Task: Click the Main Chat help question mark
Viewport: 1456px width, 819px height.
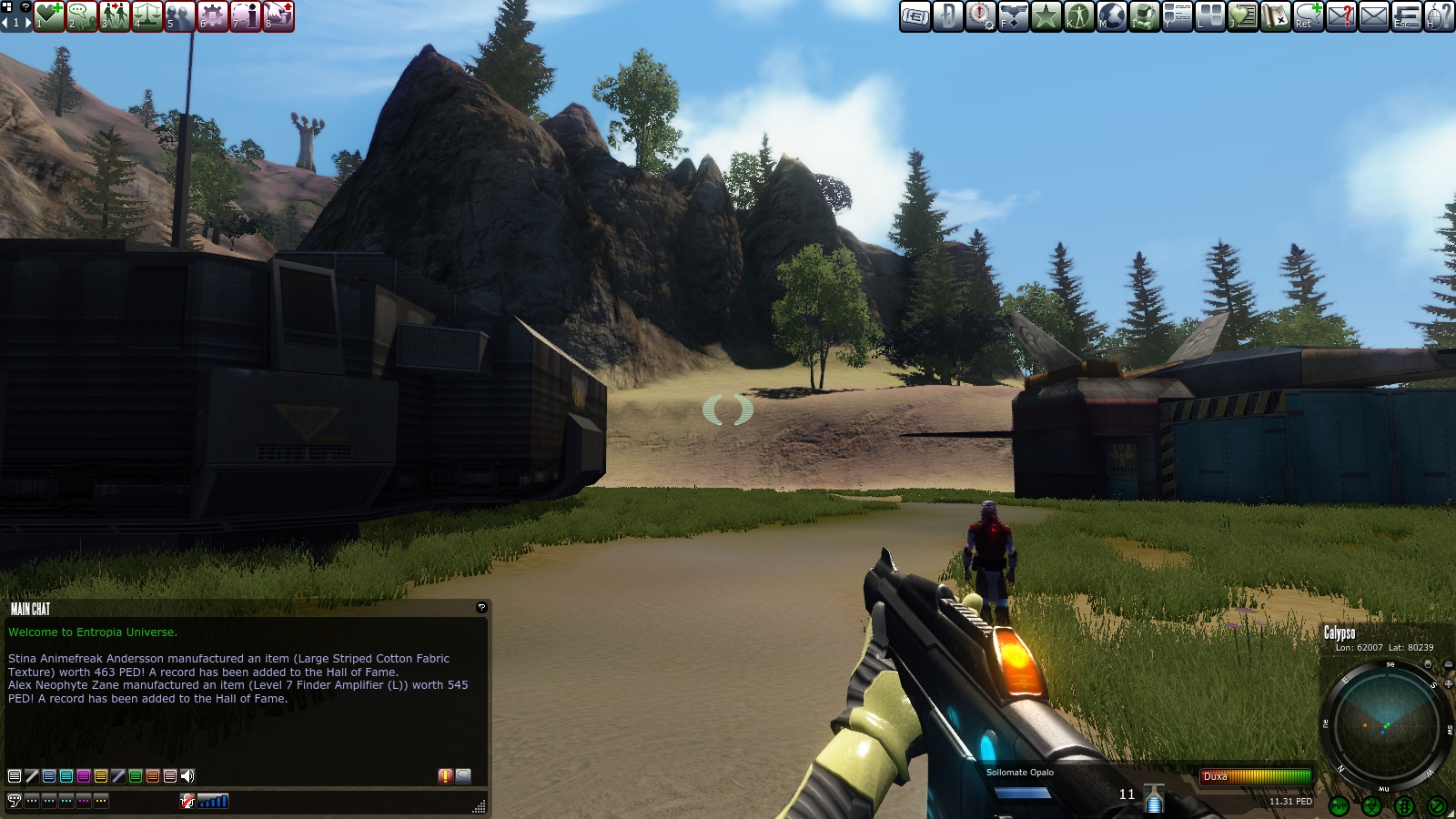Action: point(481,606)
